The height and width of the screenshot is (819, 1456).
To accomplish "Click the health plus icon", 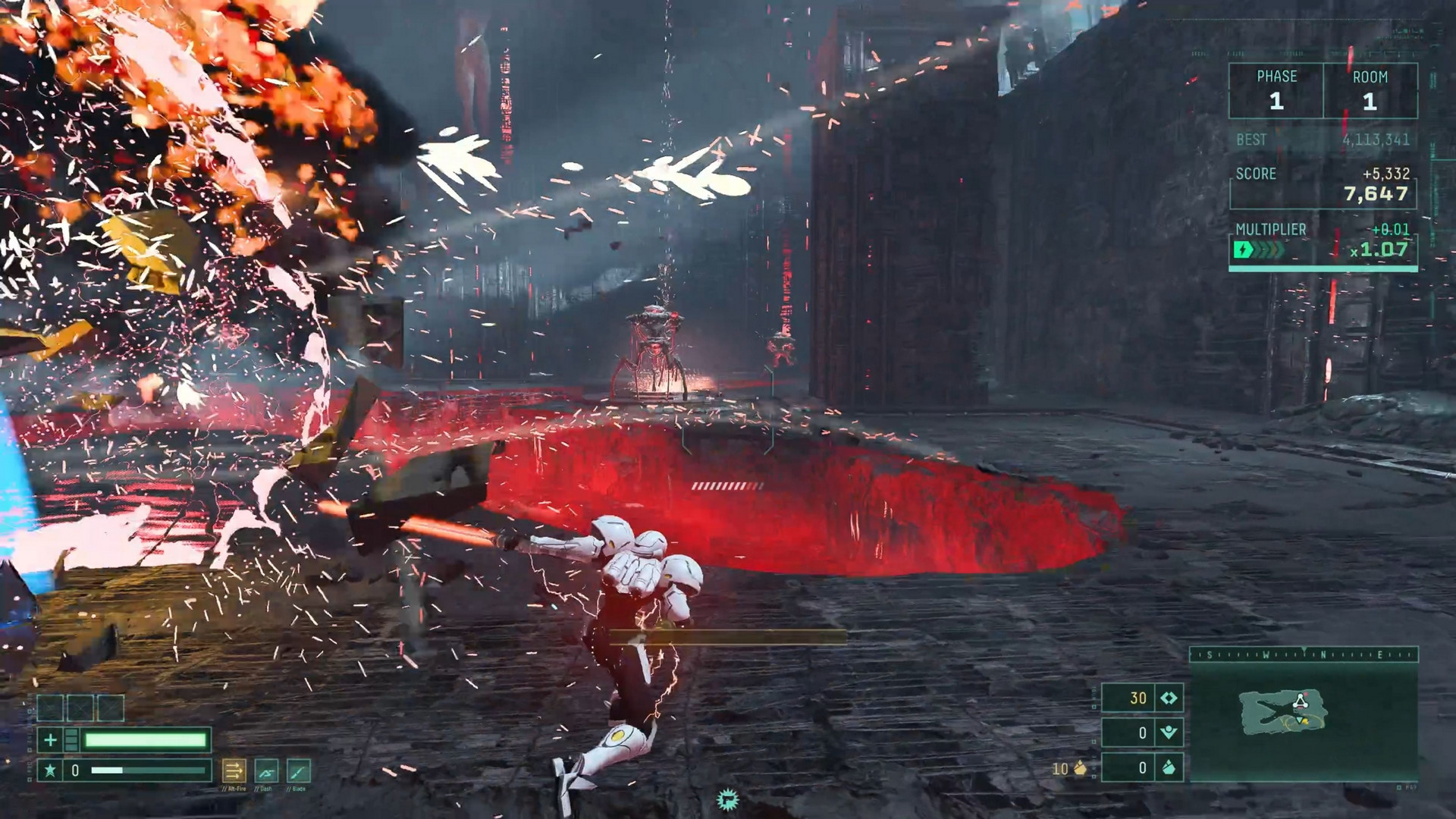I will coord(50,739).
